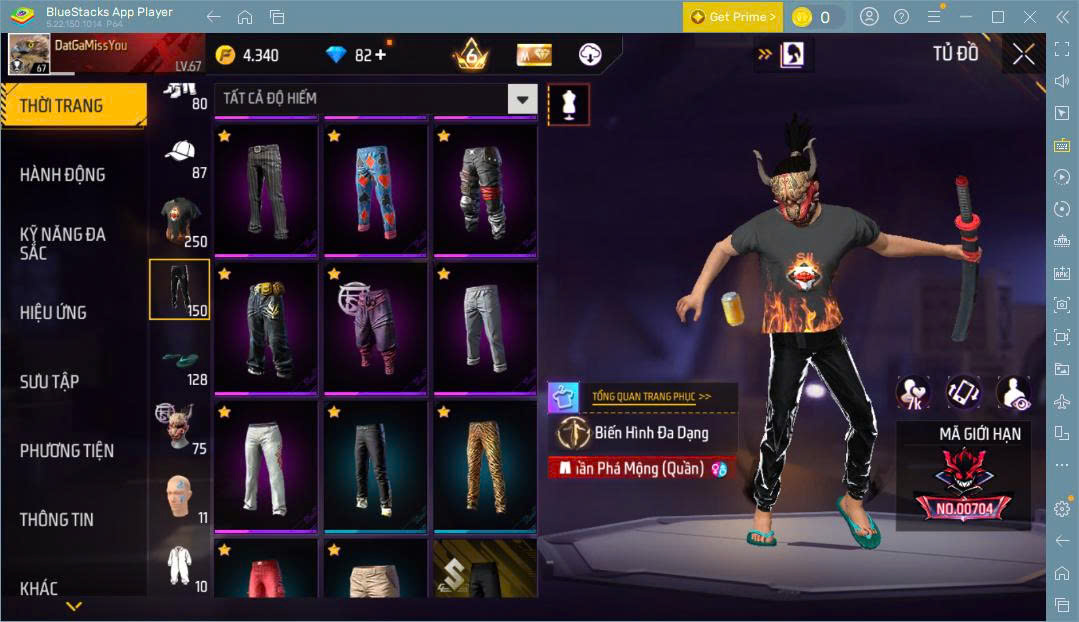Choose the tiger-striped pants item
Screen dimensions: 1079x622
tap(486, 465)
